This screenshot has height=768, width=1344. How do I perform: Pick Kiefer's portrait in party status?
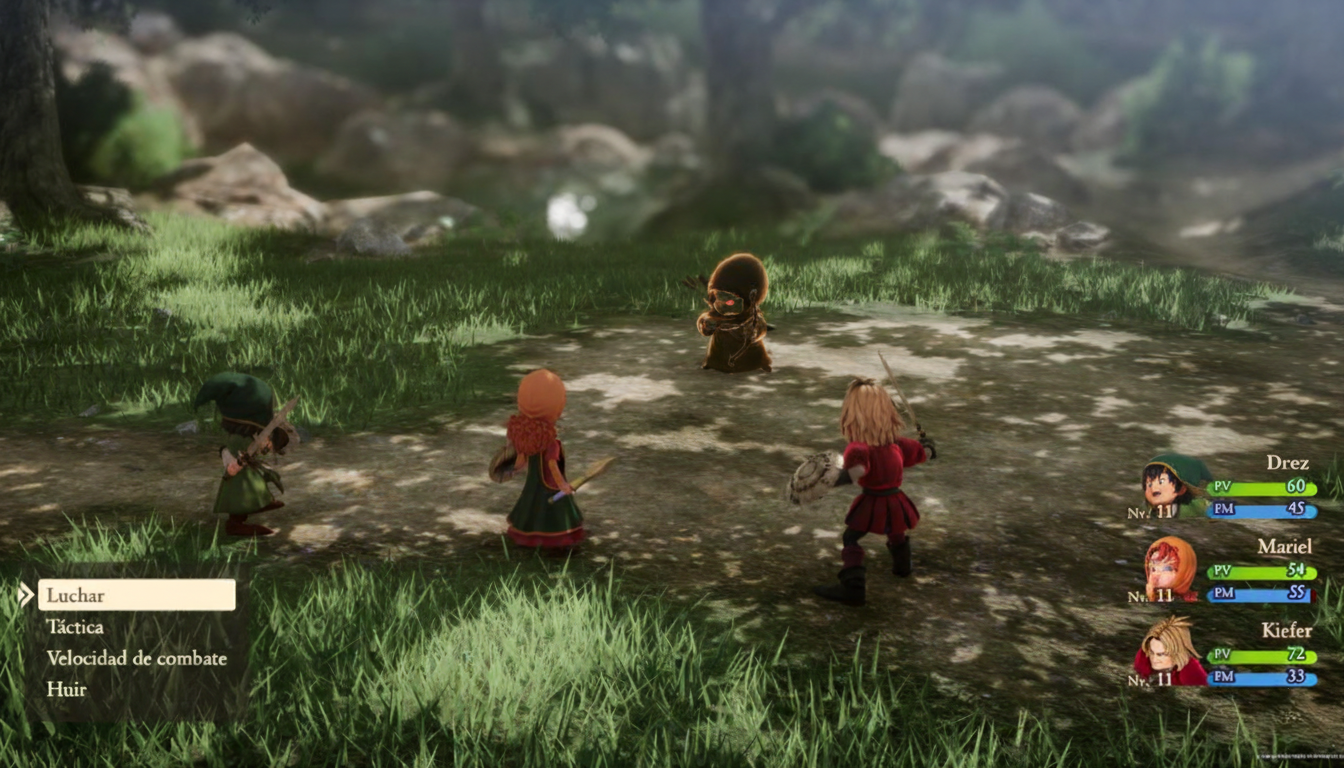1170,652
